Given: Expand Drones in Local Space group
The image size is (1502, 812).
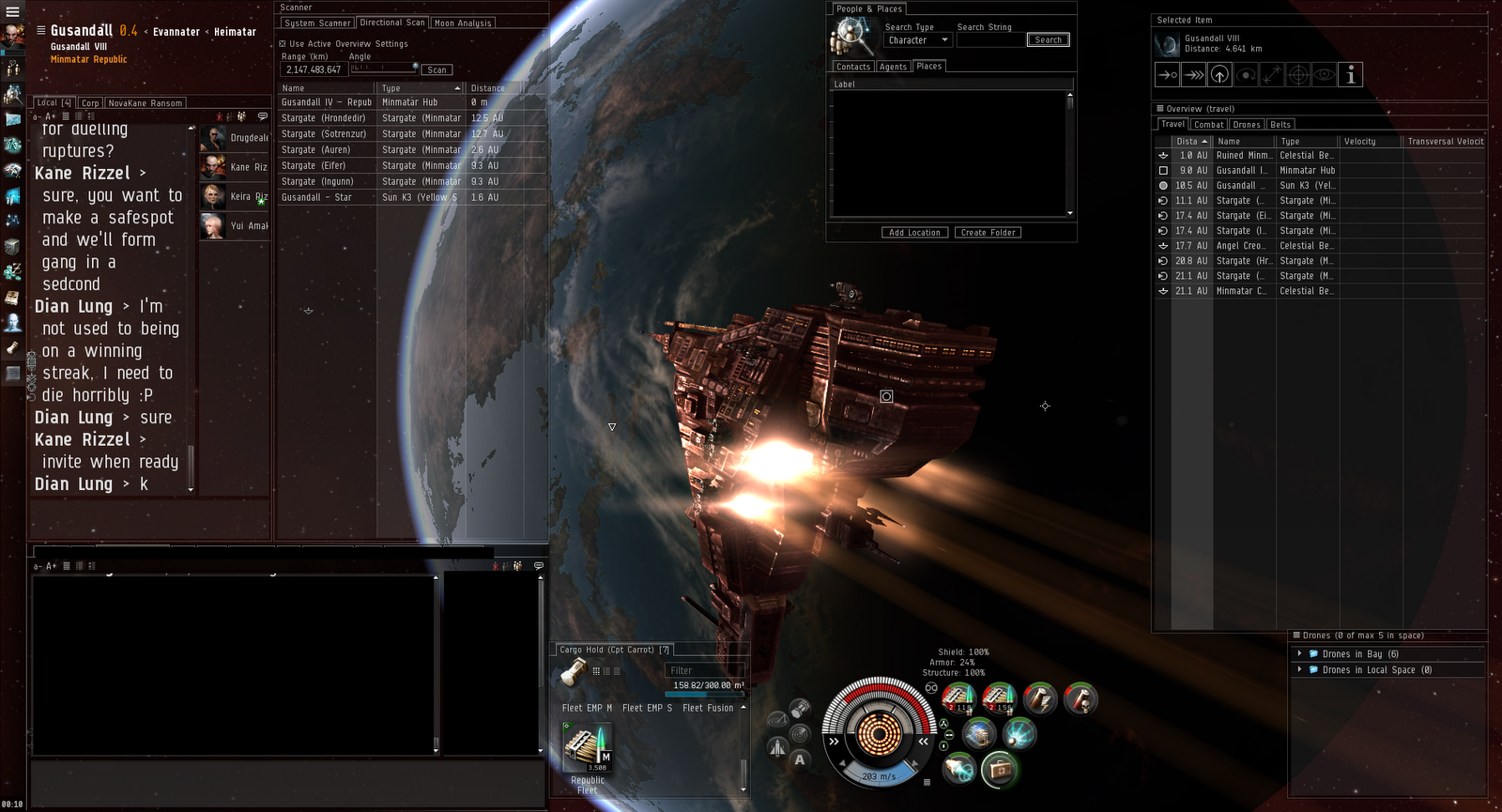Looking at the screenshot, I should coord(1299,670).
